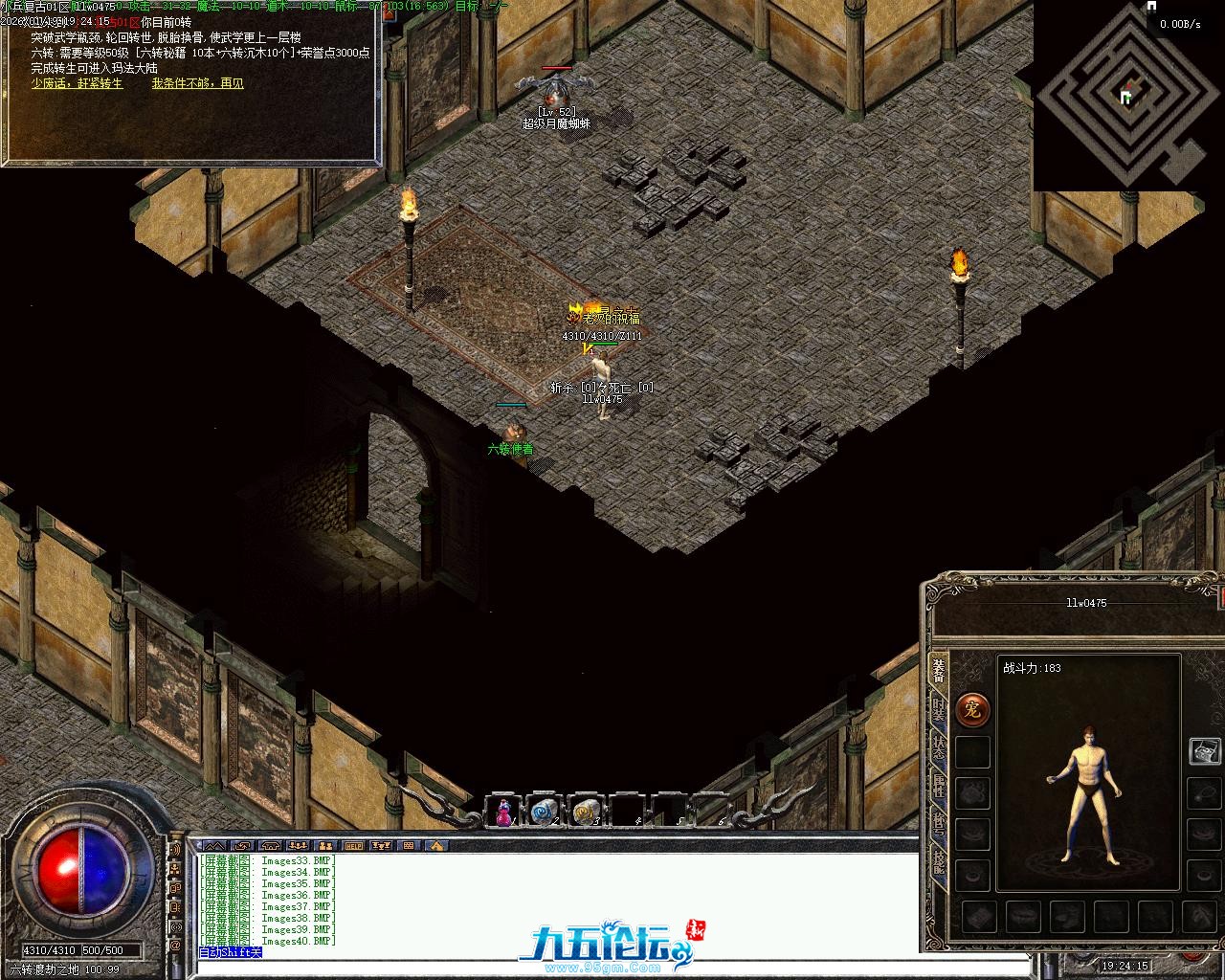Click the HELP button above the chat
This screenshot has height=980, width=1225.
pos(354,846)
